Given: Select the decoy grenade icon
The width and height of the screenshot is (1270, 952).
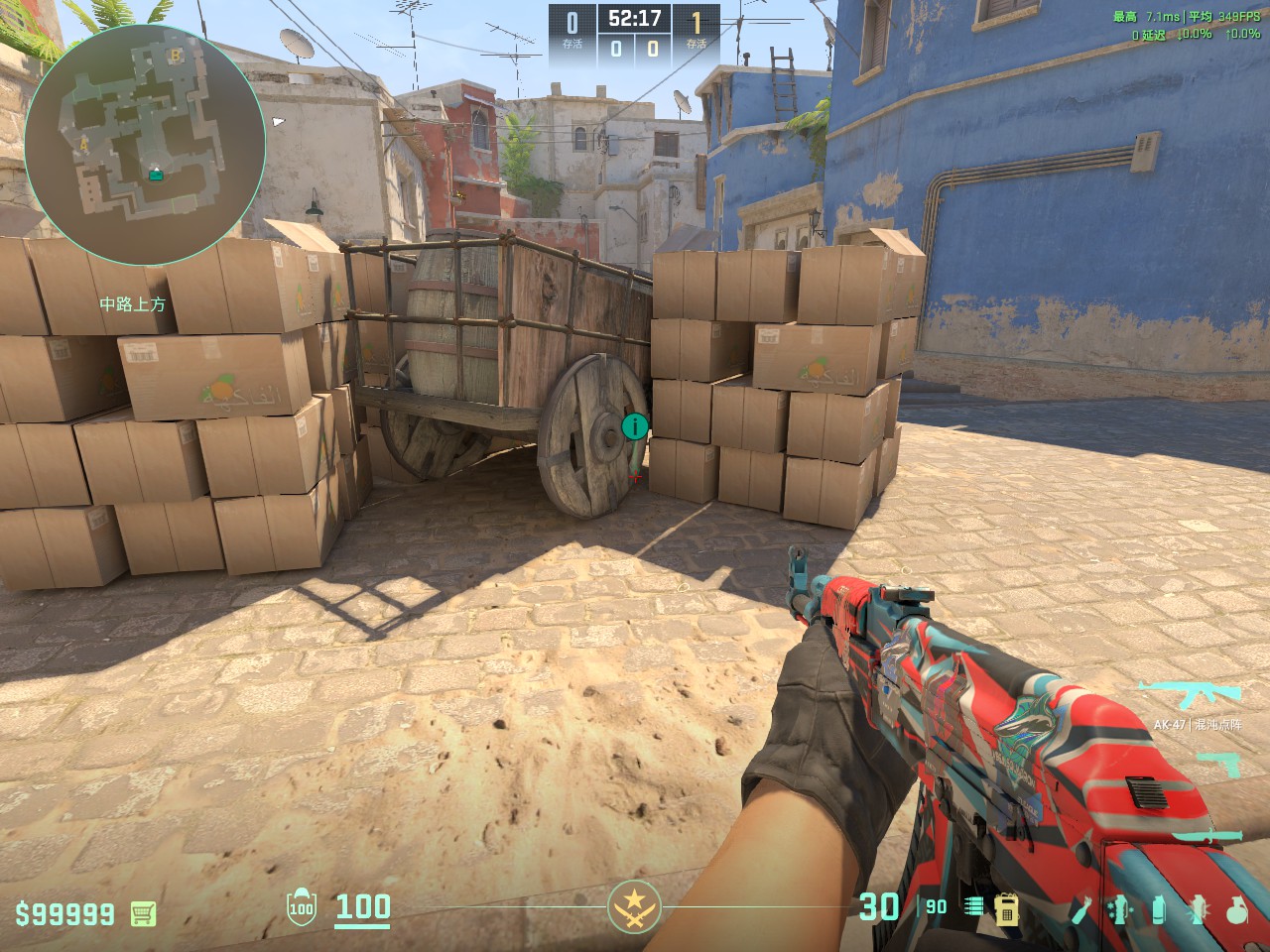Looking at the screenshot, I should (1120, 908).
